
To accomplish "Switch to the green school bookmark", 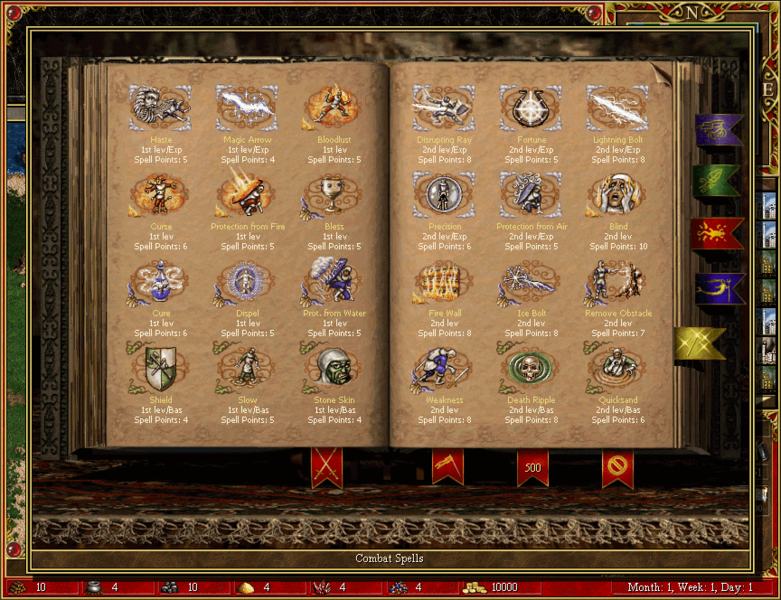I will click(716, 181).
